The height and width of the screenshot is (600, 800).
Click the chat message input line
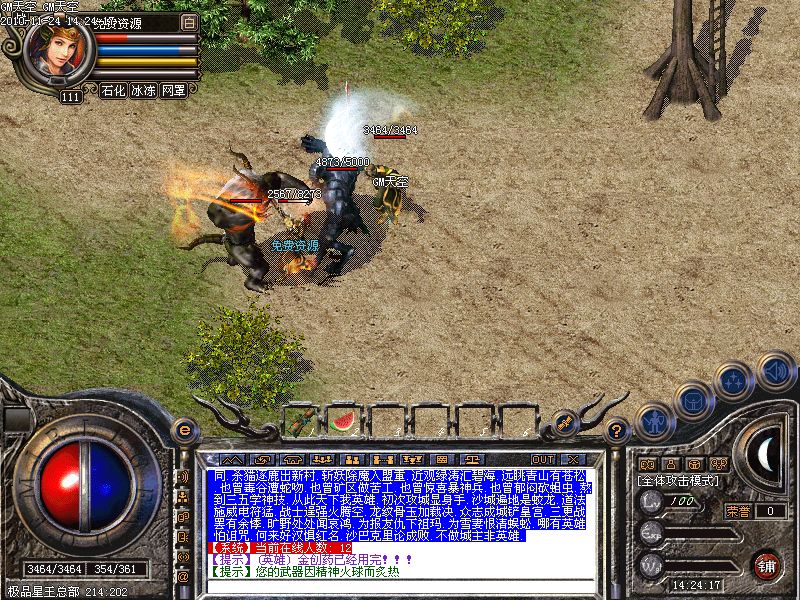(400, 588)
